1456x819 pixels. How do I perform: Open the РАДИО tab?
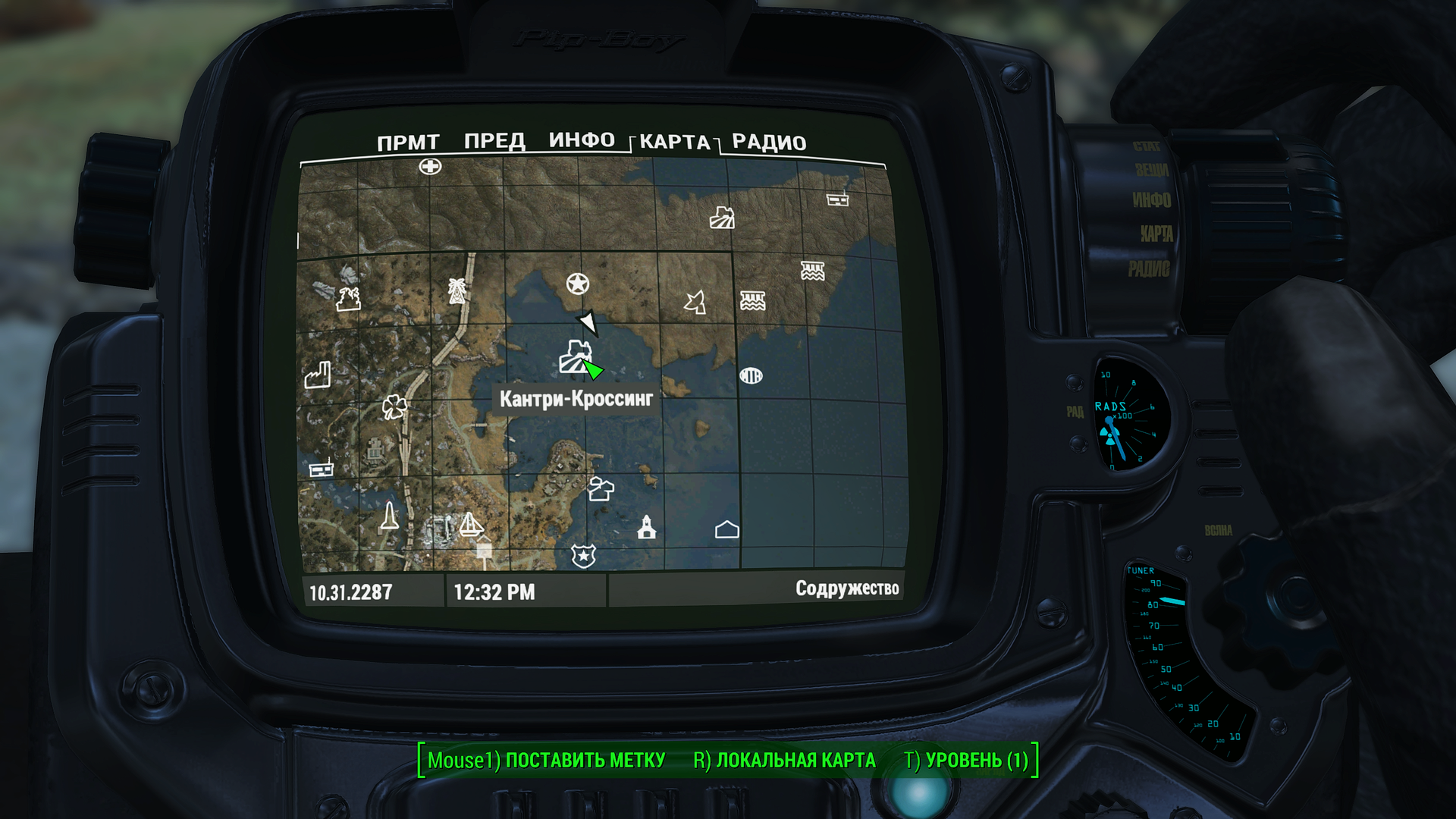click(768, 143)
